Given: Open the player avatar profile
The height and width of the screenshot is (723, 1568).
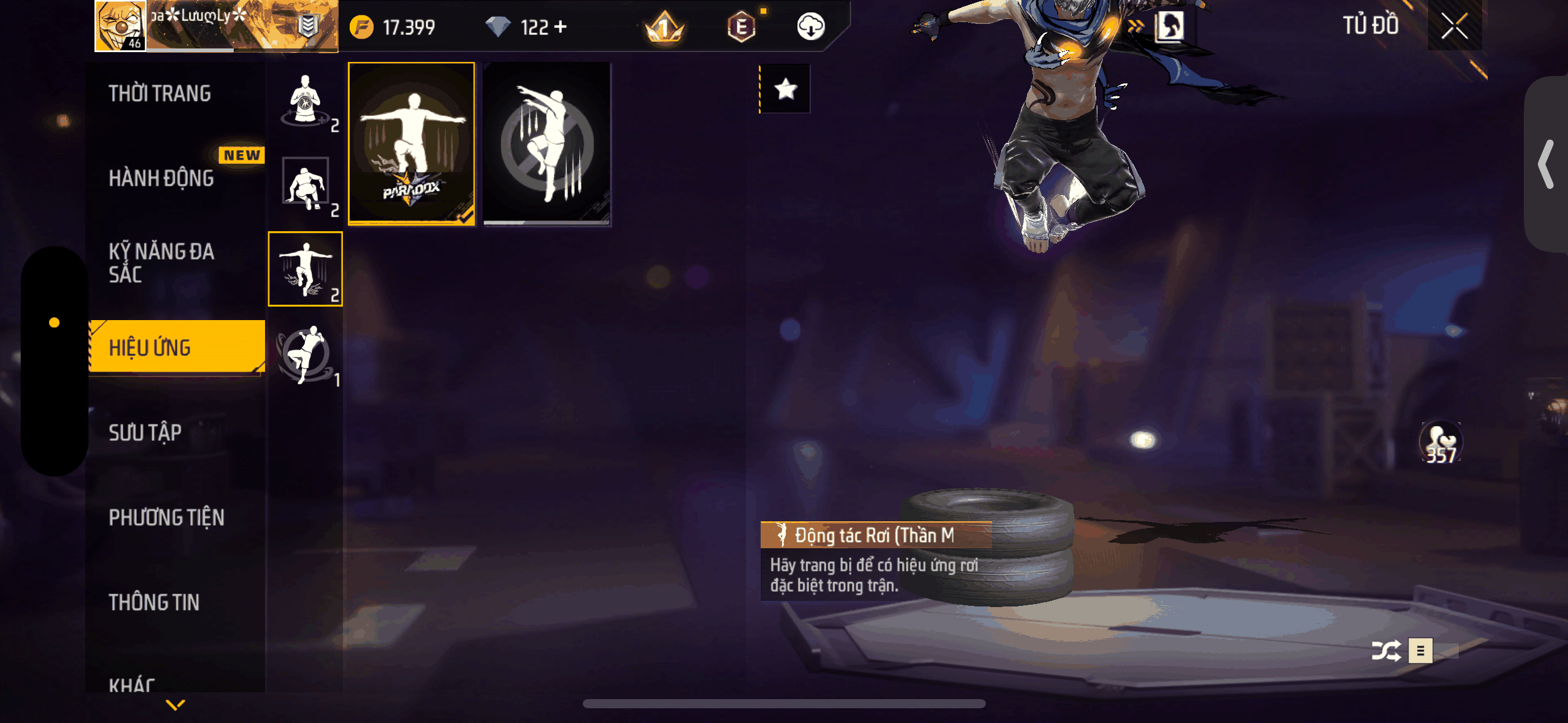Looking at the screenshot, I should 120,26.
